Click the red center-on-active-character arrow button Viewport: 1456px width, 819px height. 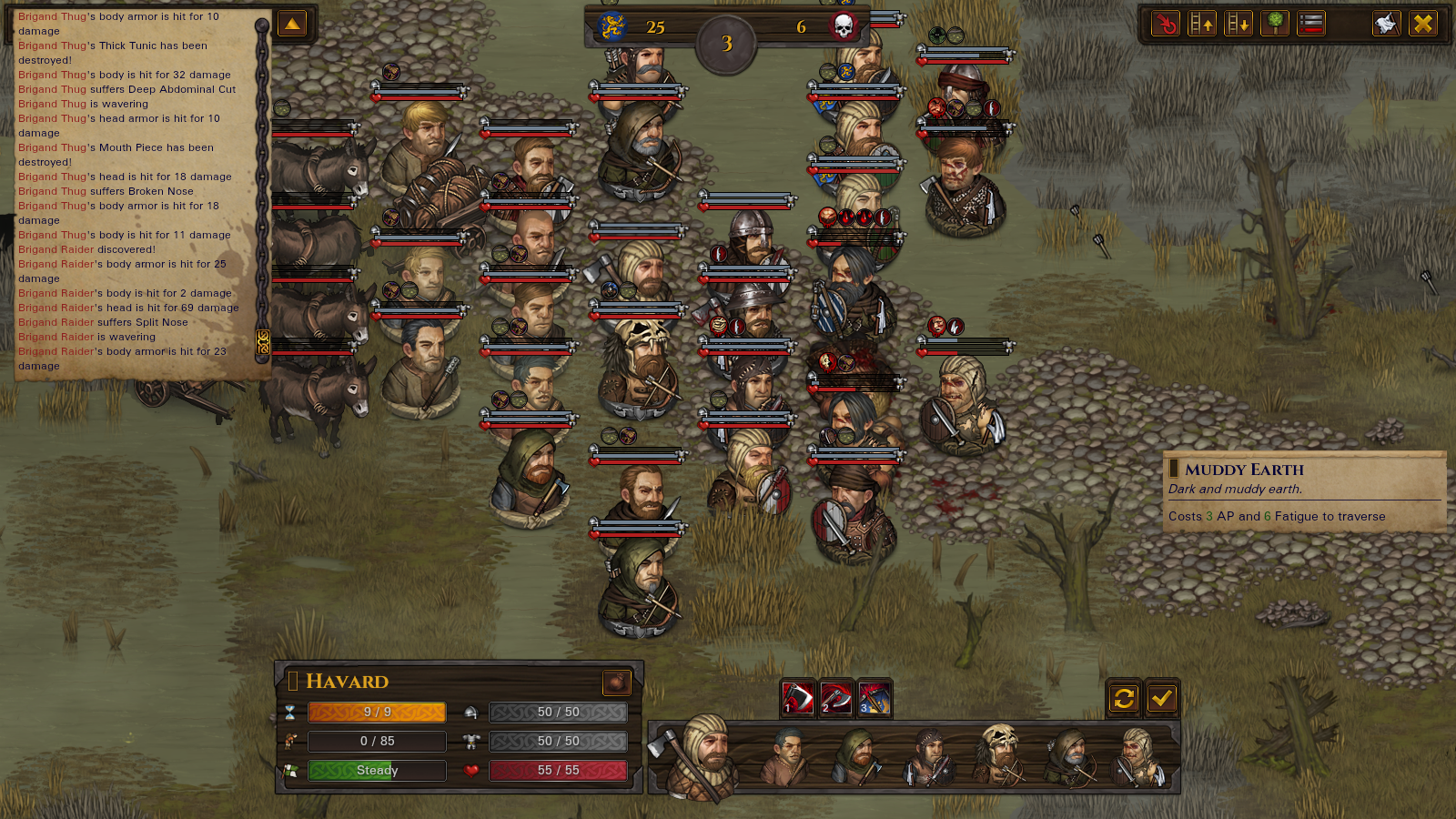1166,24
